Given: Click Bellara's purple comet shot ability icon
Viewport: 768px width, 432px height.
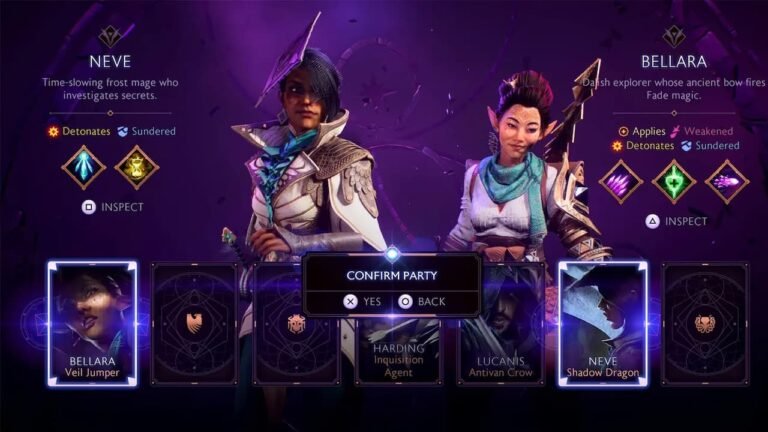Looking at the screenshot, I should point(727,181).
